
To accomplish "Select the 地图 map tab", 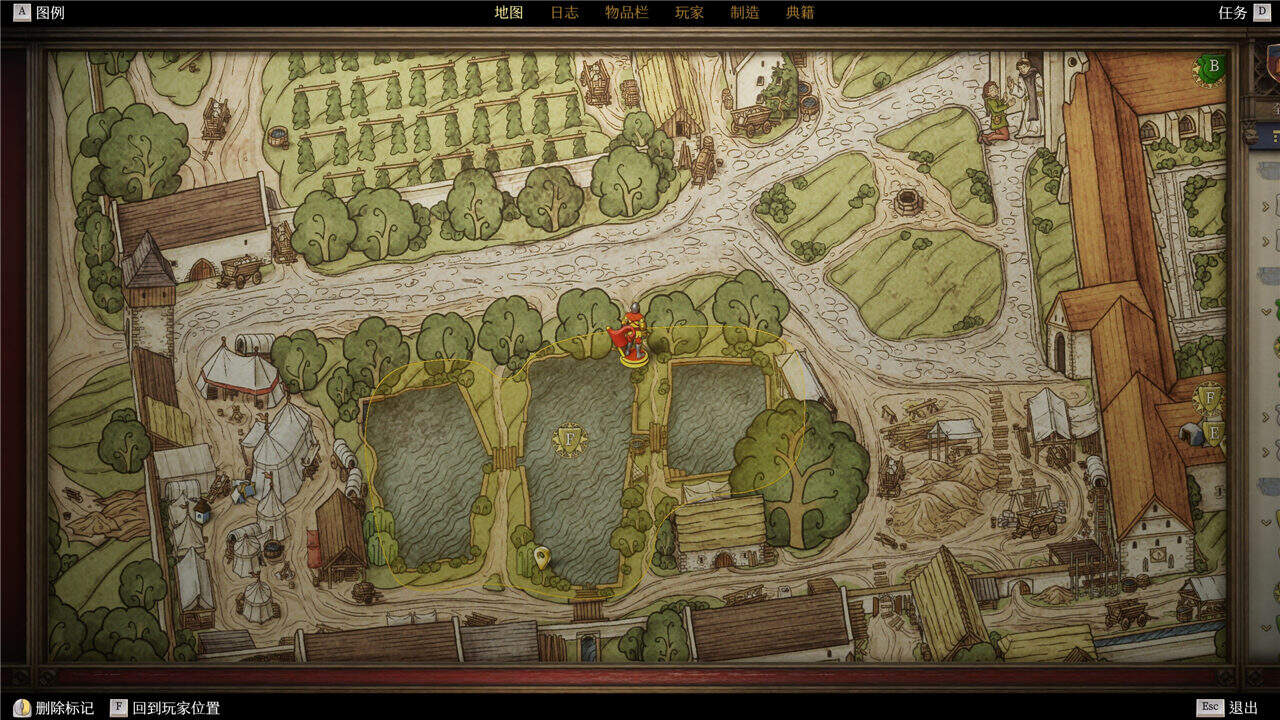I will 509,13.
